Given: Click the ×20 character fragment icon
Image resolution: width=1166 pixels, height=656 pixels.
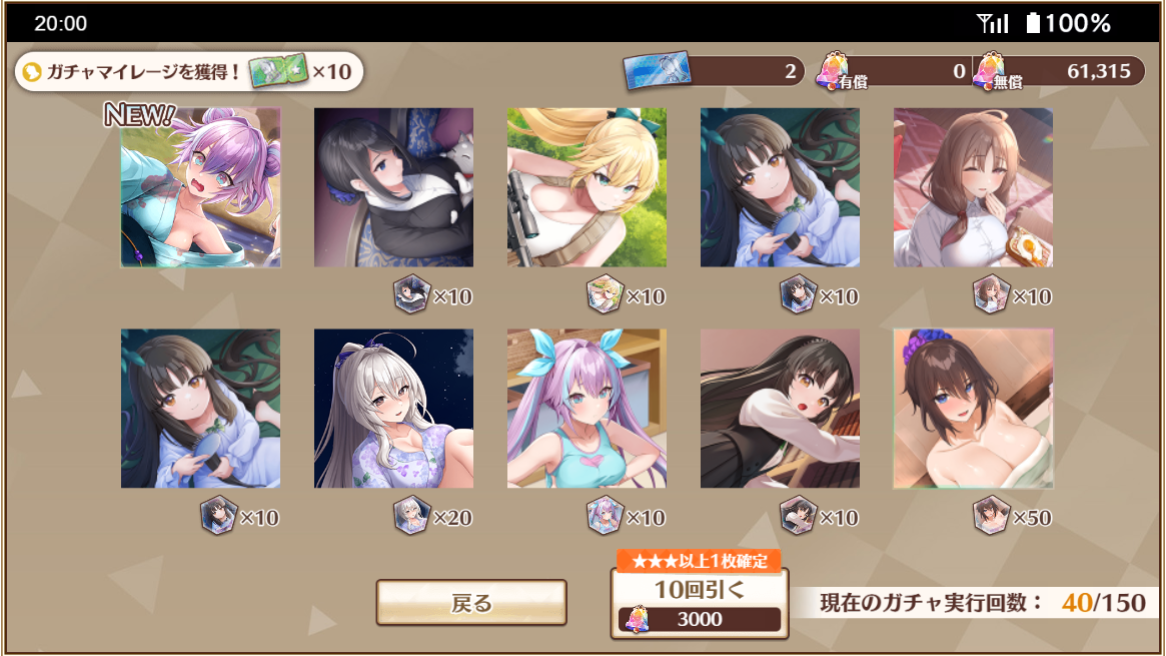Looking at the screenshot, I should coord(411,515).
